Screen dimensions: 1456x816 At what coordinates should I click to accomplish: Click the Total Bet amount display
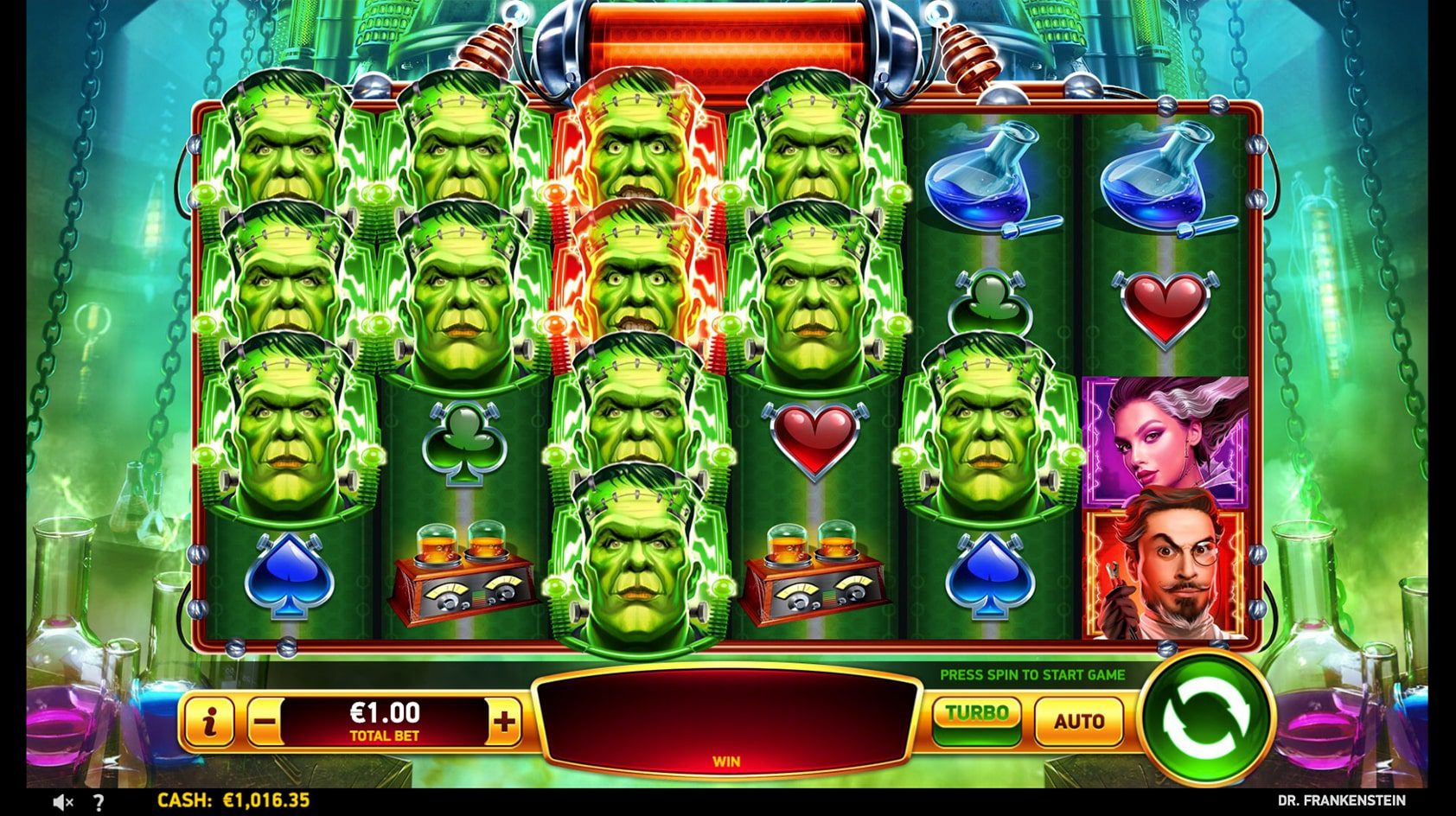point(385,720)
